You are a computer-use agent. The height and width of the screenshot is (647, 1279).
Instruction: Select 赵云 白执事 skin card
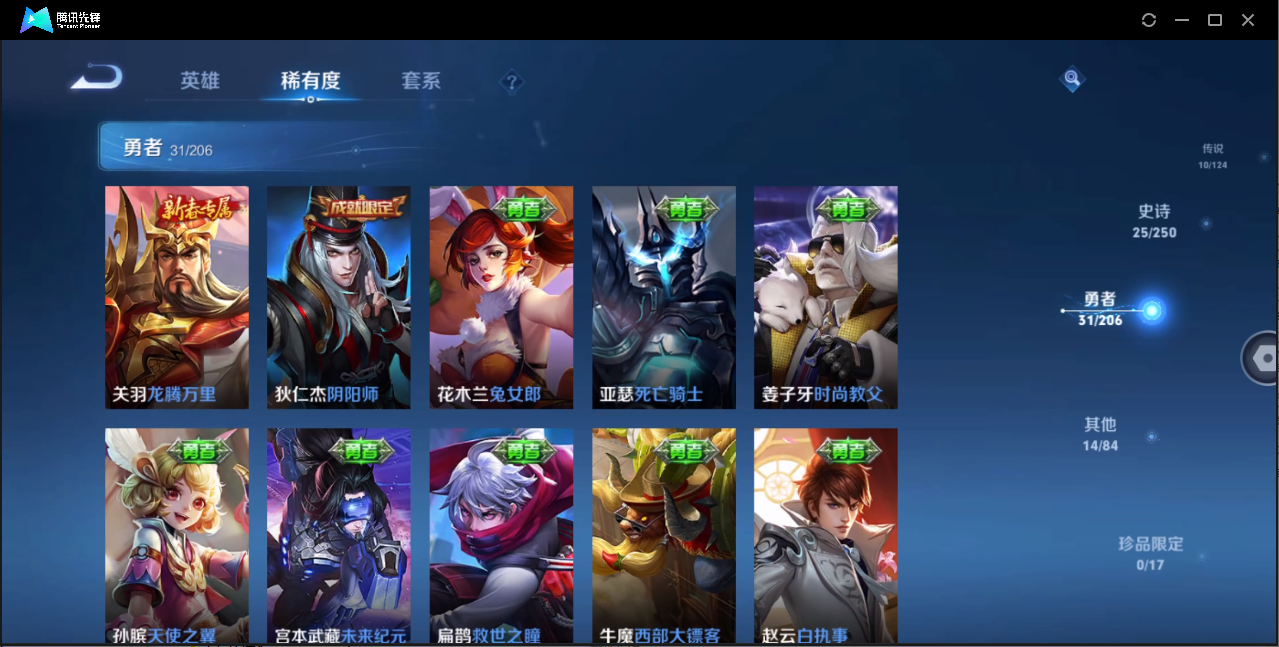coord(826,535)
